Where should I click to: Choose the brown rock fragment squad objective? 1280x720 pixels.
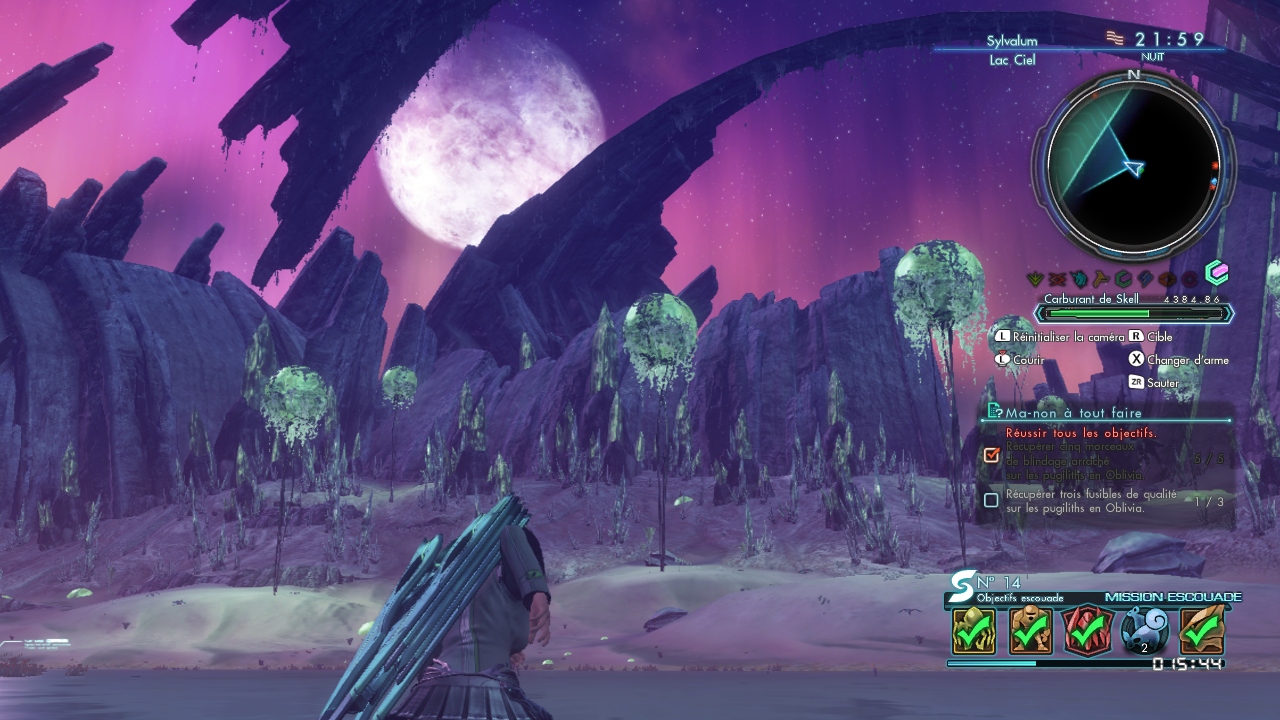1201,631
